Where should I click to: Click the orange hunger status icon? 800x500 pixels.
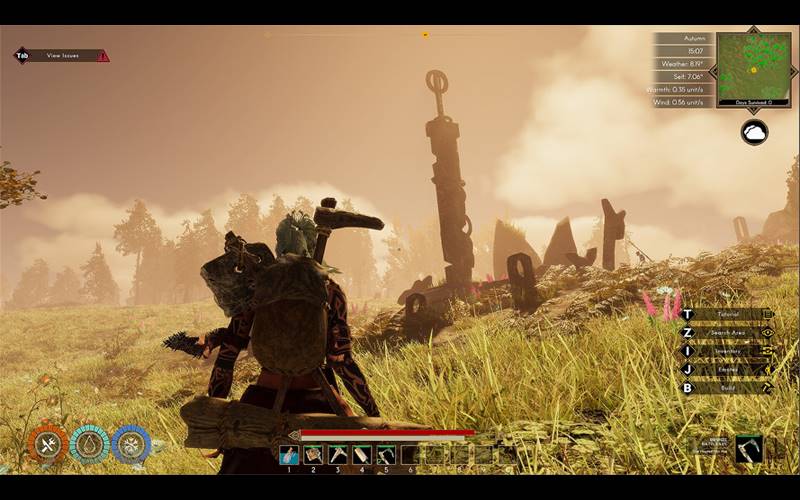47,445
